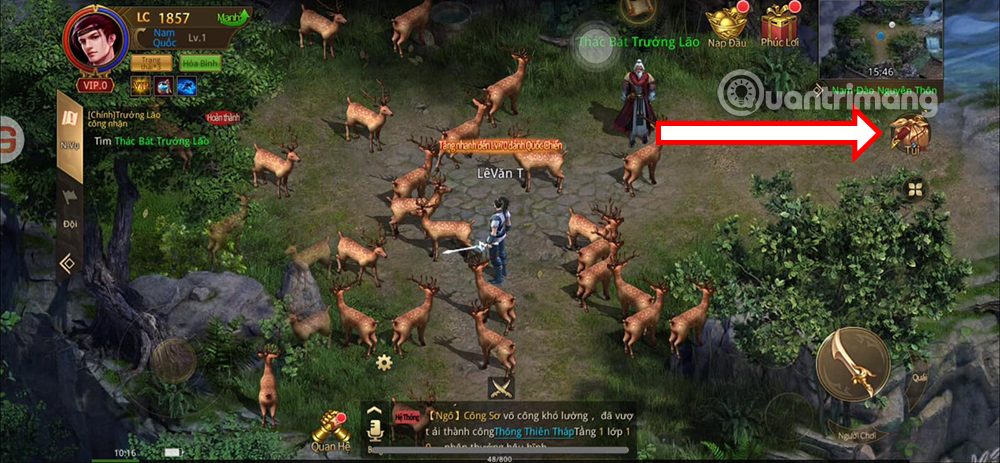Toggle the crossed swords auto-battle icon
Image resolution: width=1000 pixels, height=463 pixels.
click(501, 387)
